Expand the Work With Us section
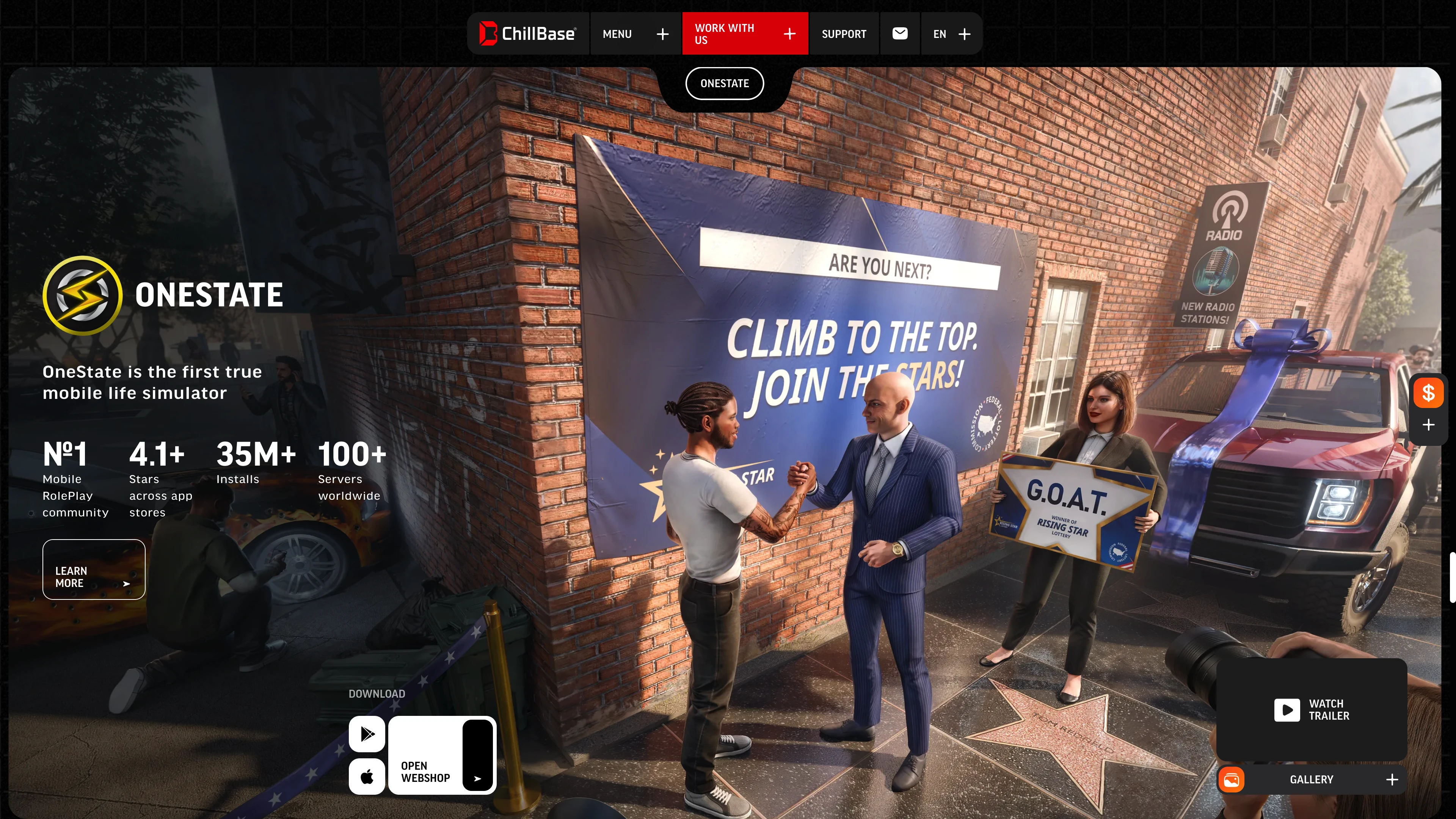1456x819 pixels. (x=744, y=34)
